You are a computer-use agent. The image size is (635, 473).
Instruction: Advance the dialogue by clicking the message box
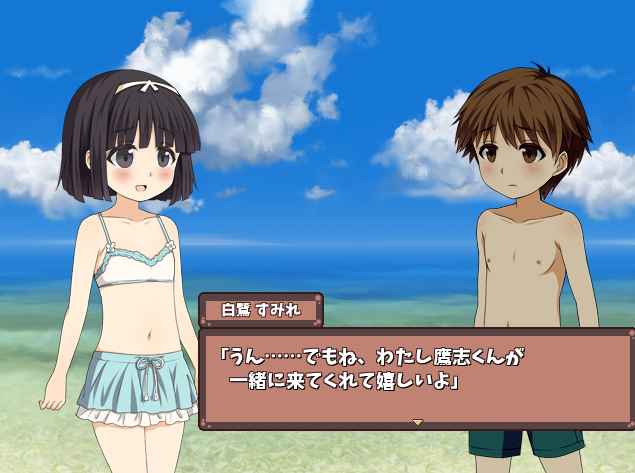(416, 375)
